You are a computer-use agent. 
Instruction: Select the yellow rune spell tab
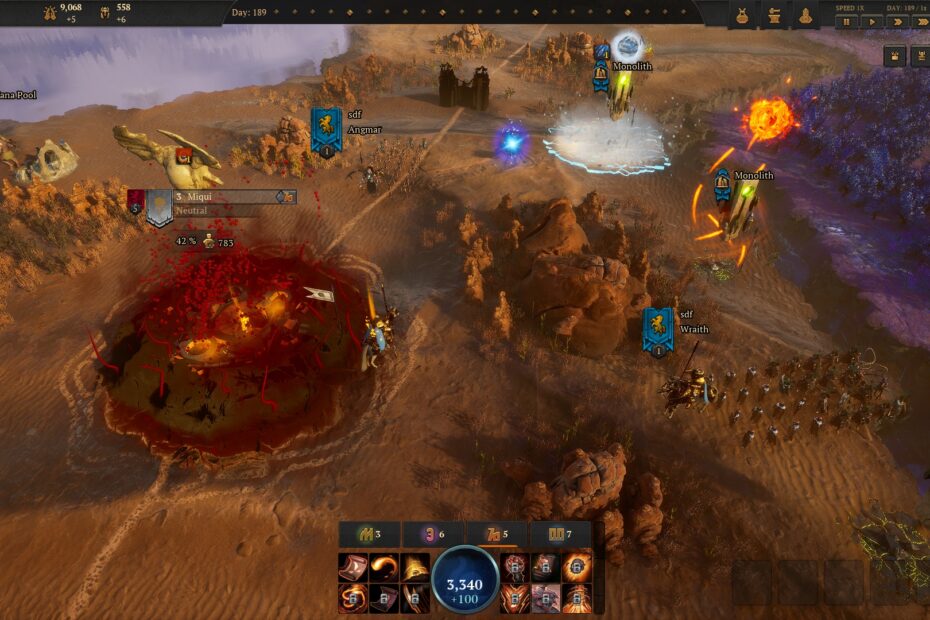click(x=559, y=535)
